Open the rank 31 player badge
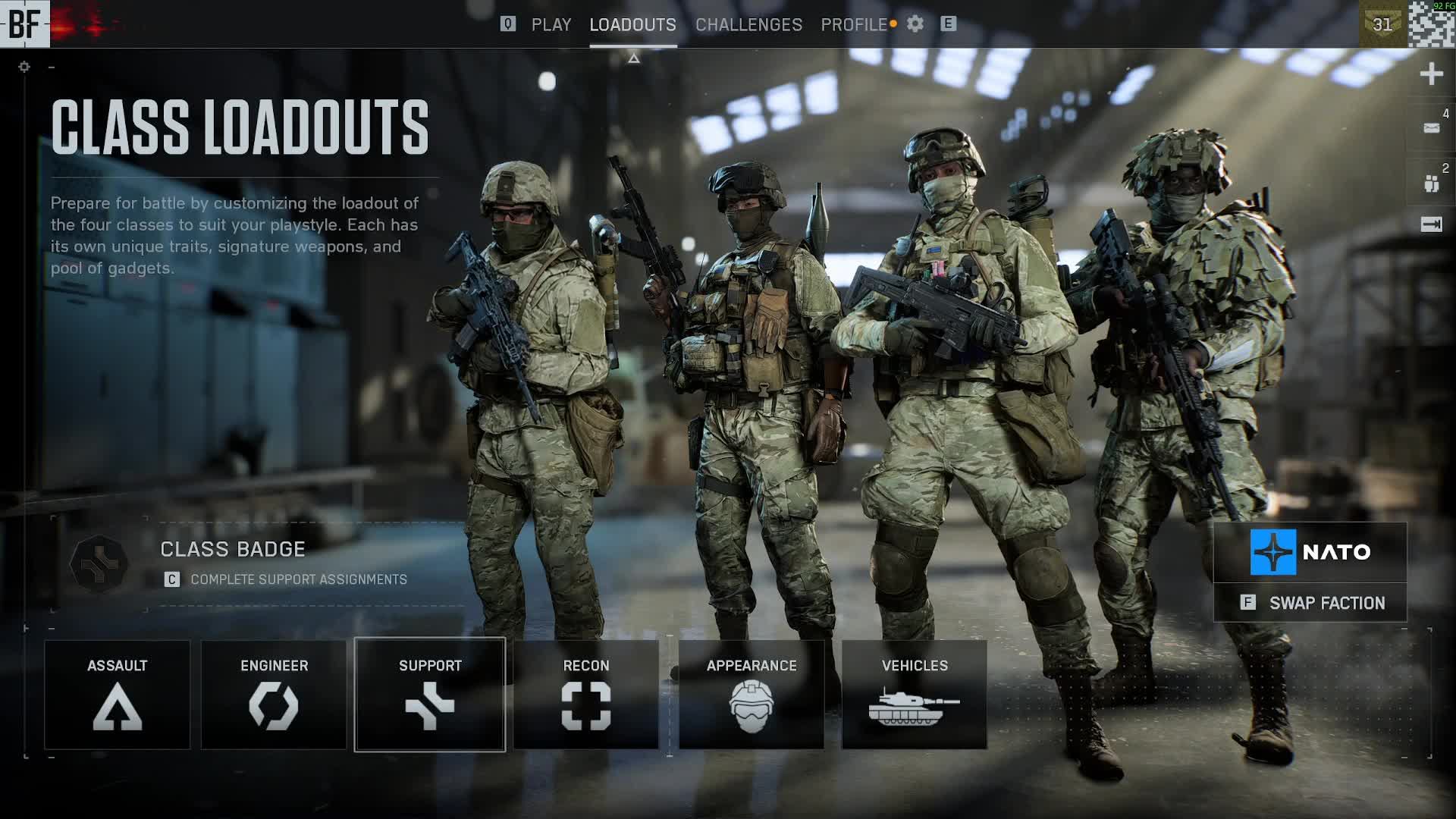Image resolution: width=1456 pixels, height=819 pixels. (1382, 24)
